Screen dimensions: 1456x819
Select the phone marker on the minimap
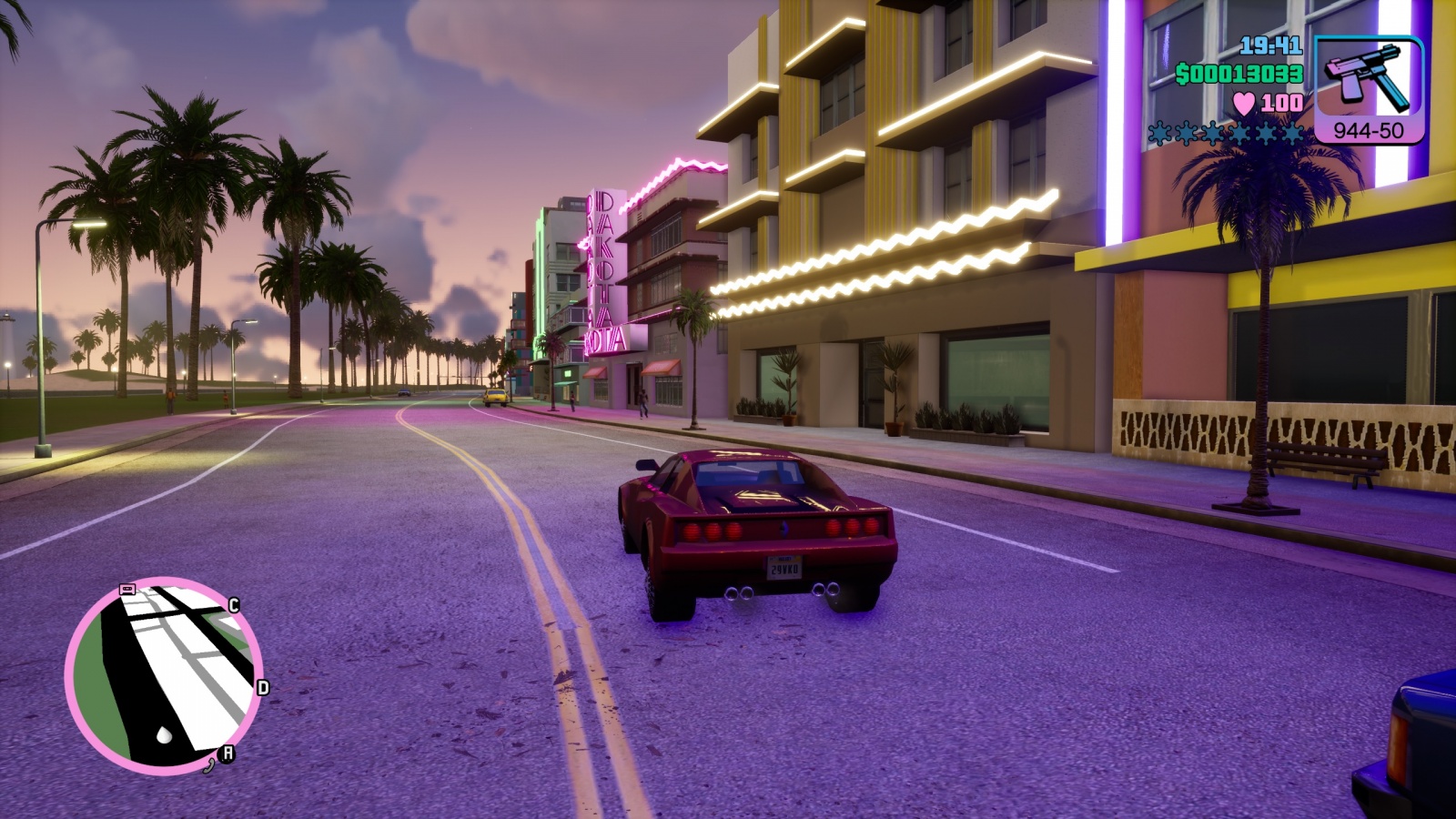[209, 764]
